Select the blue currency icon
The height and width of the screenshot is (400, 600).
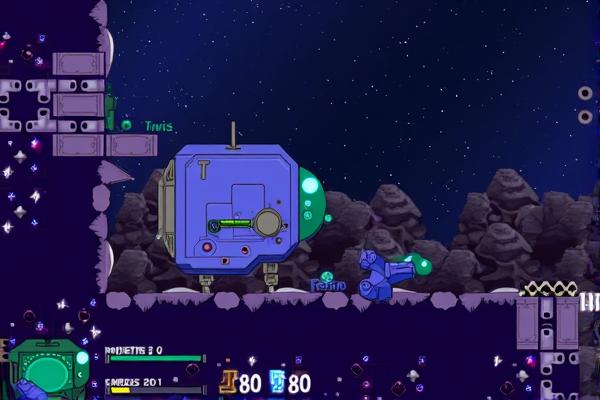pos(277,382)
